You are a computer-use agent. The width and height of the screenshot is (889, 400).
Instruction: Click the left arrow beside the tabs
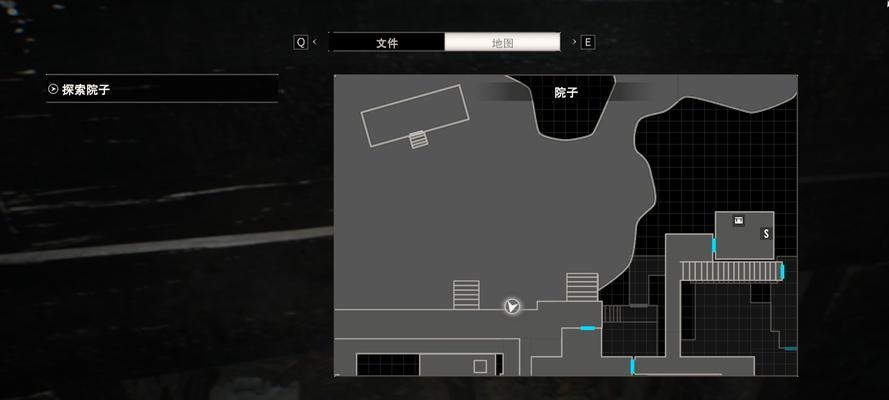click(x=315, y=42)
